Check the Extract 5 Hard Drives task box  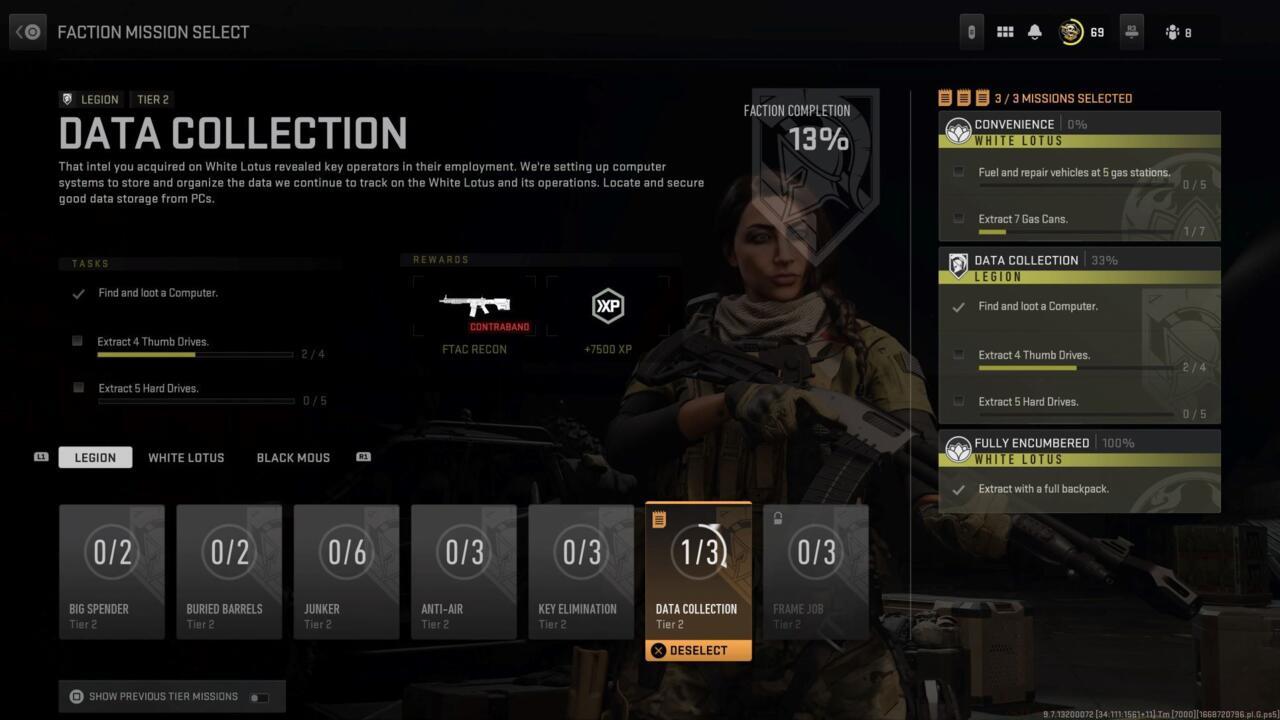77,388
